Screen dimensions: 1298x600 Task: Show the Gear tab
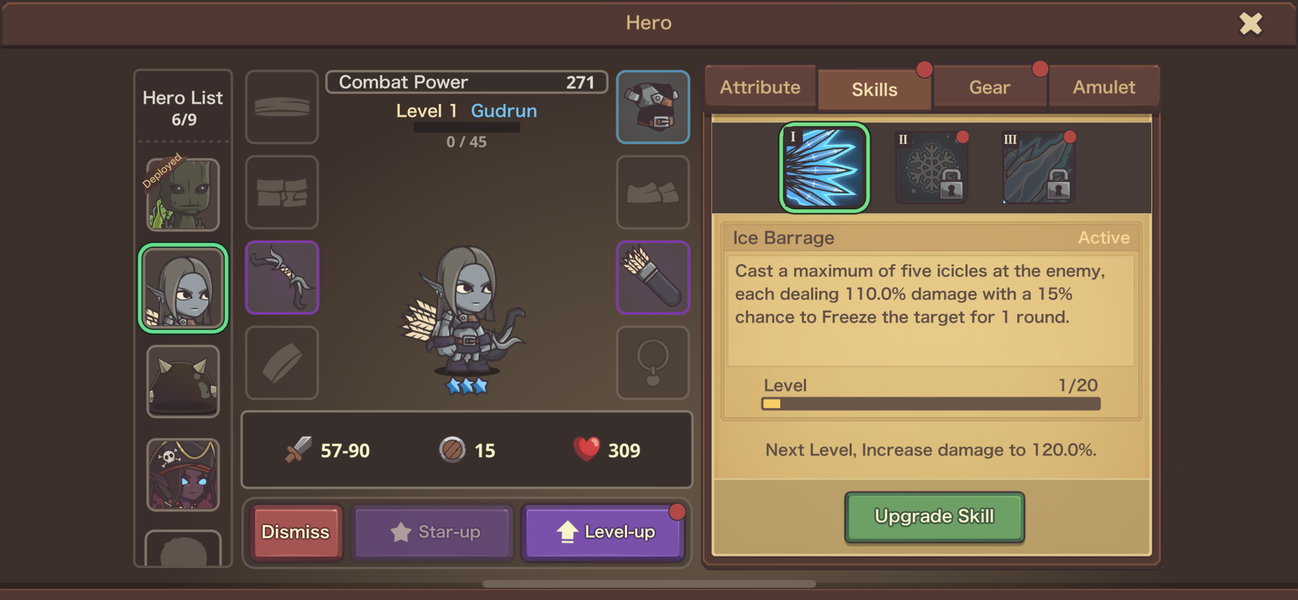pyautogui.click(x=989, y=88)
